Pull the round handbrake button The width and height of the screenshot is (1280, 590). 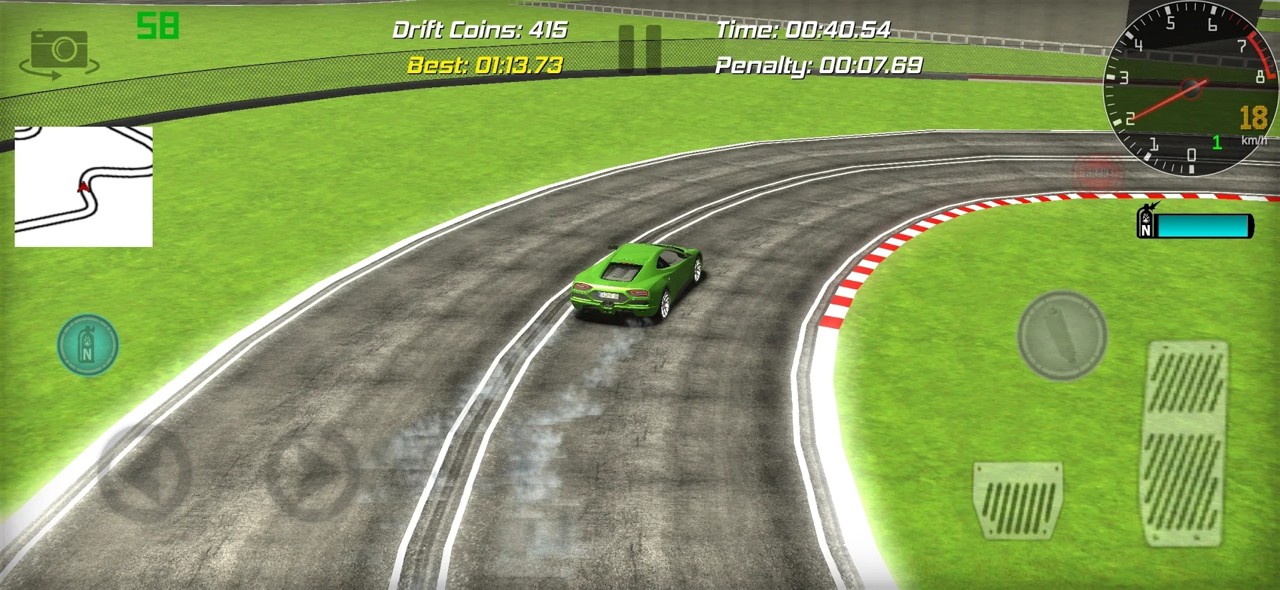[x=1062, y=335]
